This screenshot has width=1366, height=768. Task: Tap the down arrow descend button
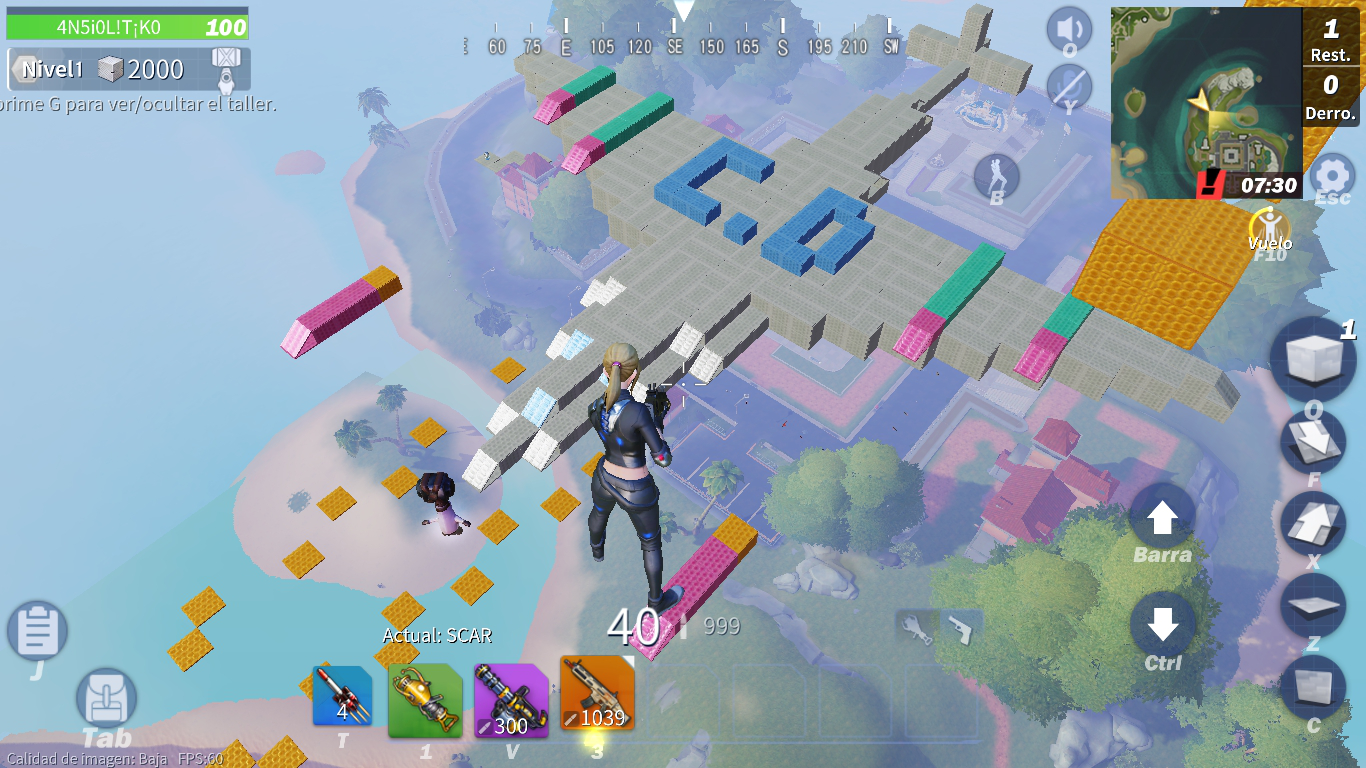[x=1162, y=625]
